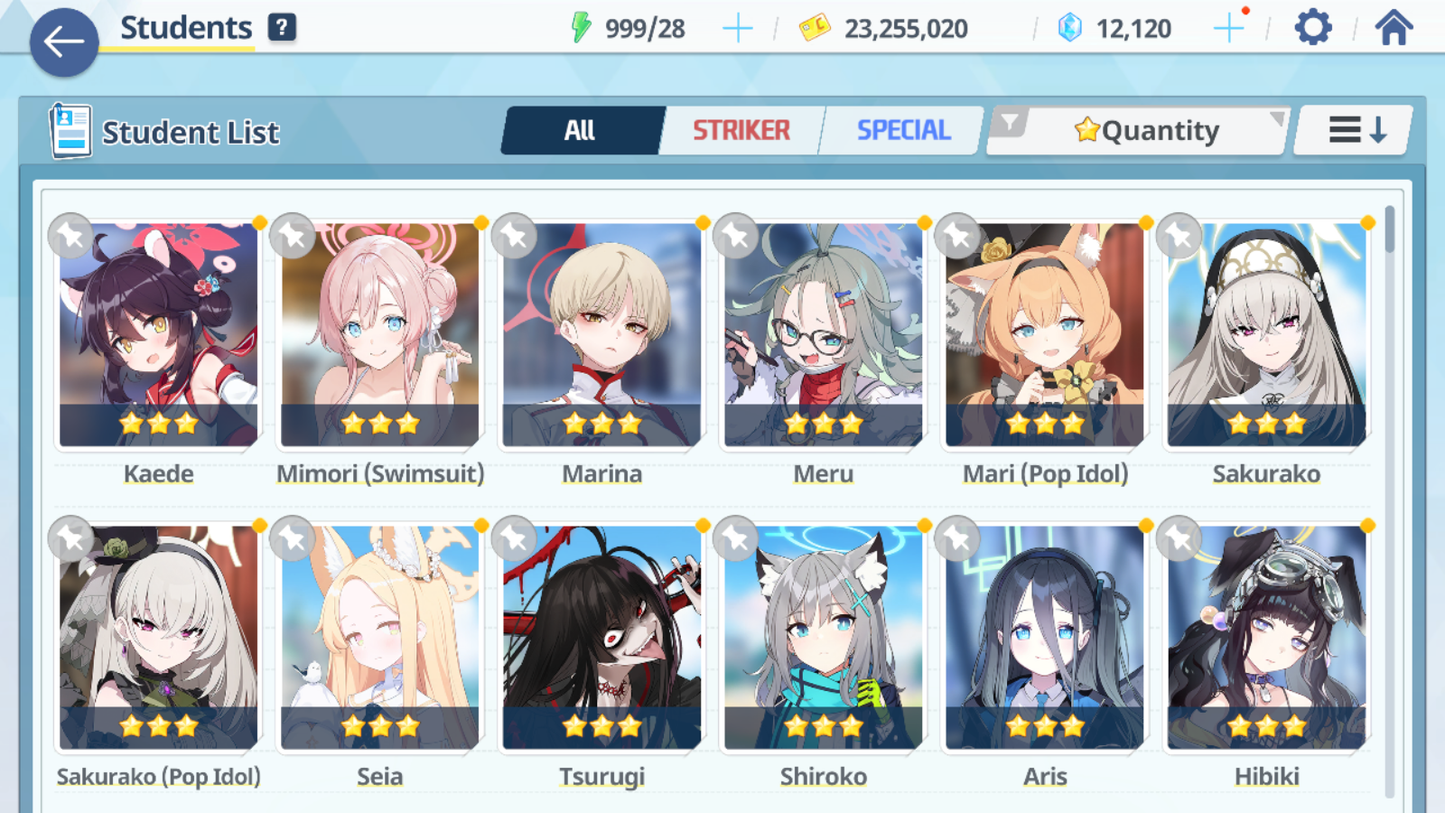
Task: Choose the Shiroko card
Action: [x=823, y=638]
